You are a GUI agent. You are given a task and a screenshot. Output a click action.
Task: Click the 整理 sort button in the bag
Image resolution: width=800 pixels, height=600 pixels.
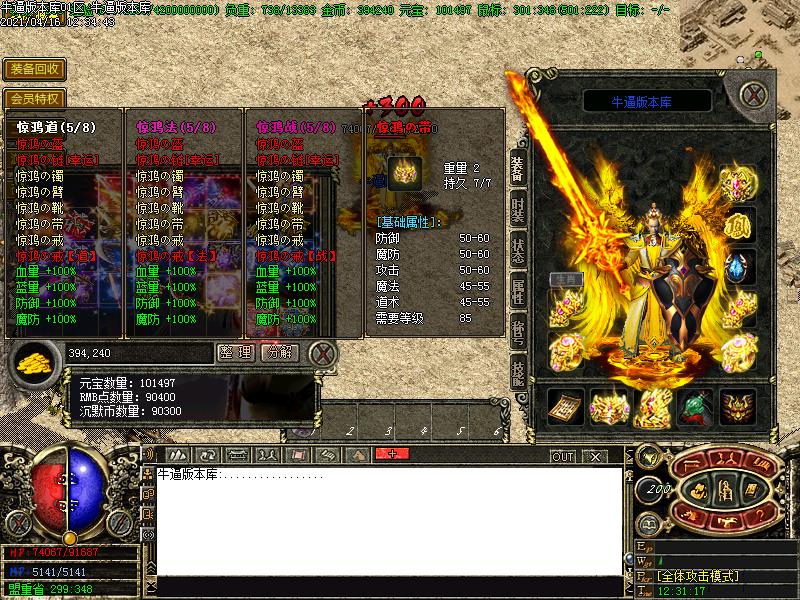pos(236,352)
